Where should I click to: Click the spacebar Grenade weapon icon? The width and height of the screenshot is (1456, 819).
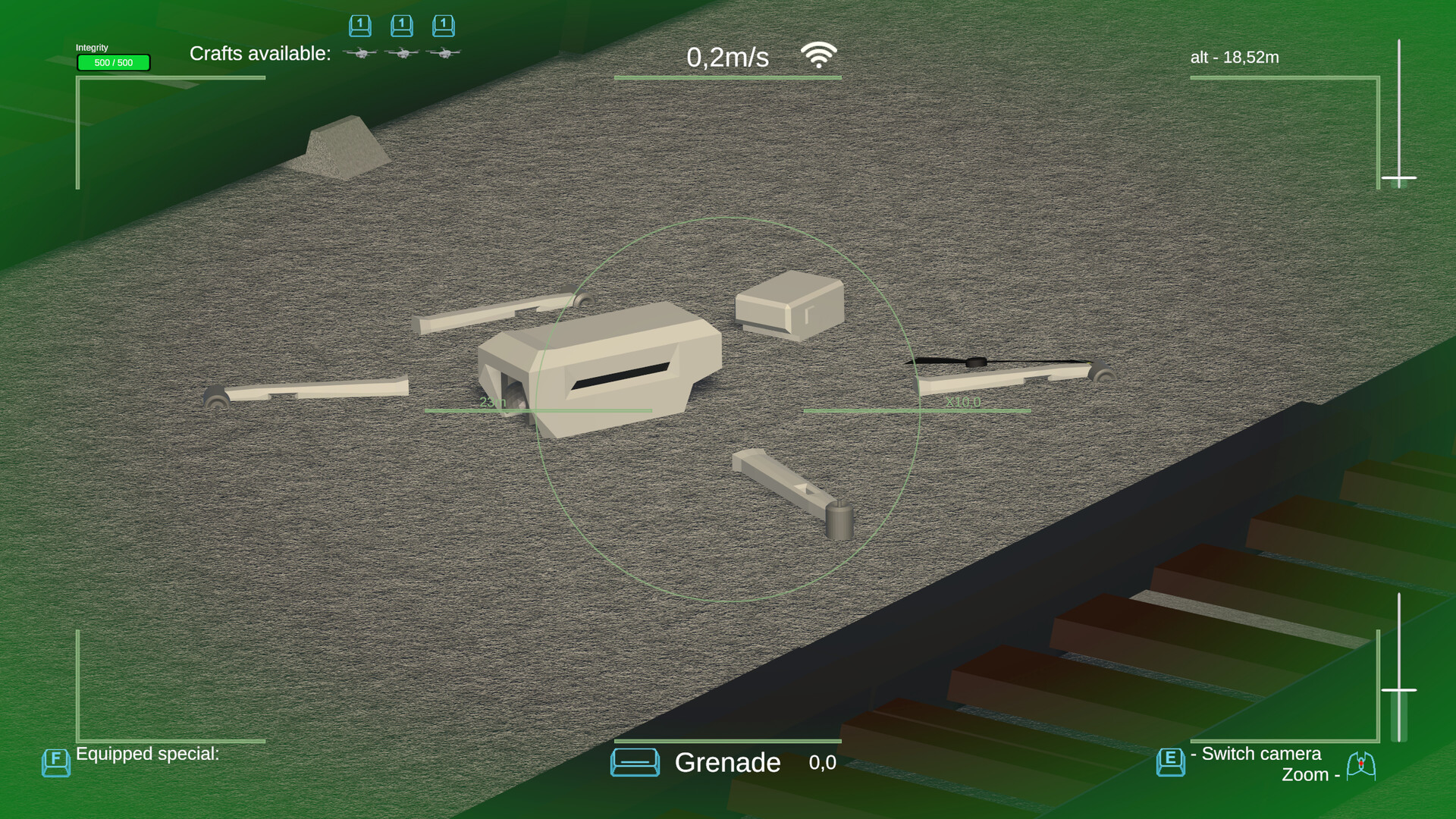[635, 762]
